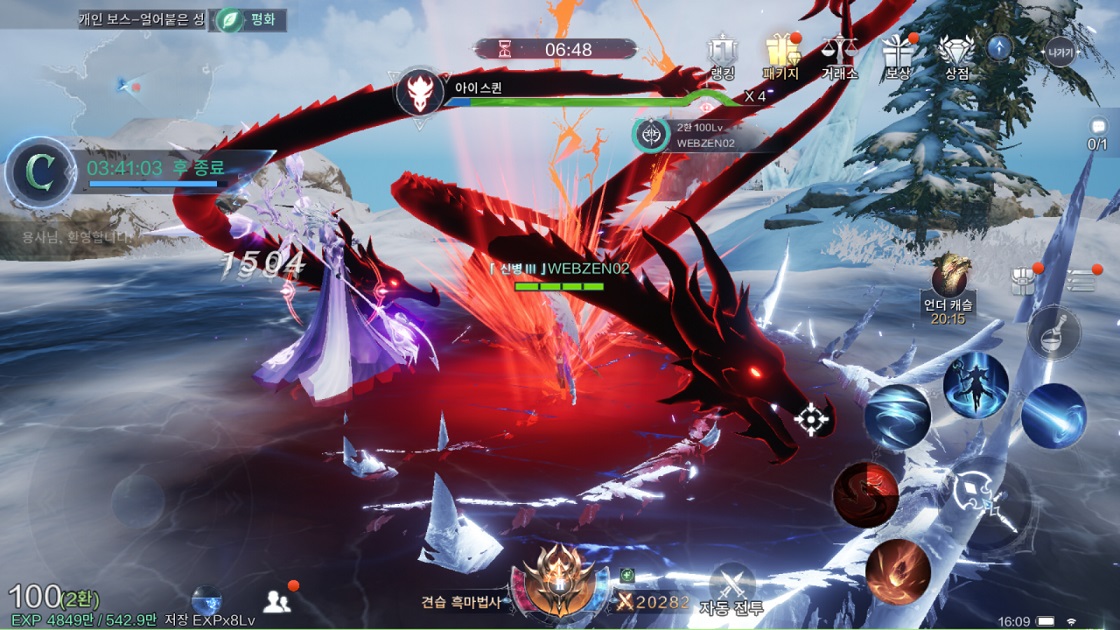Open the treasure chest bag icon
The image size is (1120, 630).
[x=1023, y=282]
